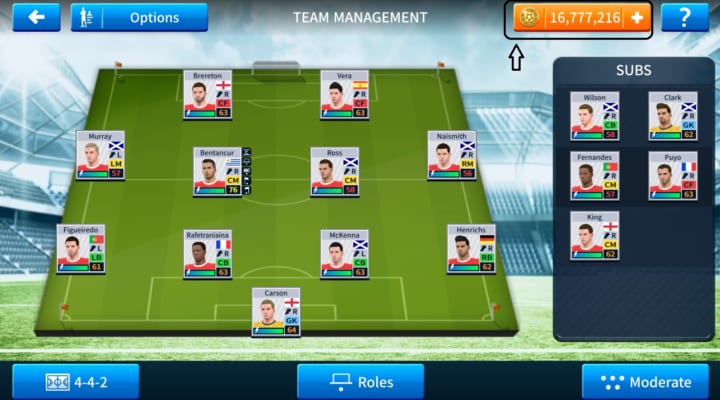This screenshot has height=400, width=720.
Task: Choose goalkeeper Carson's card
Action: pyautogui.click(x=276, y=312)
